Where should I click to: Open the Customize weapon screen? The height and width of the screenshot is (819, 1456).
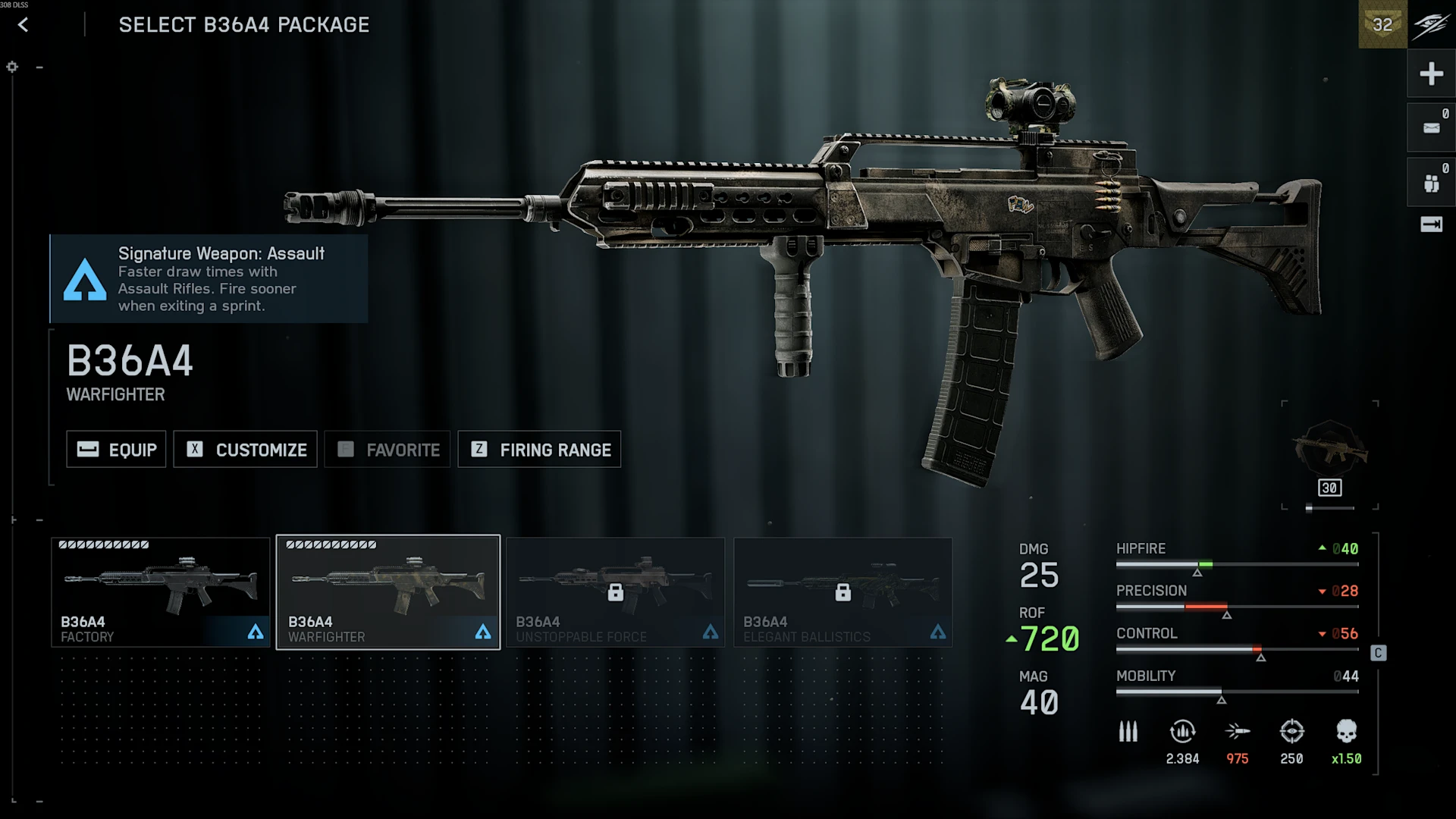(x=245, y=450)
